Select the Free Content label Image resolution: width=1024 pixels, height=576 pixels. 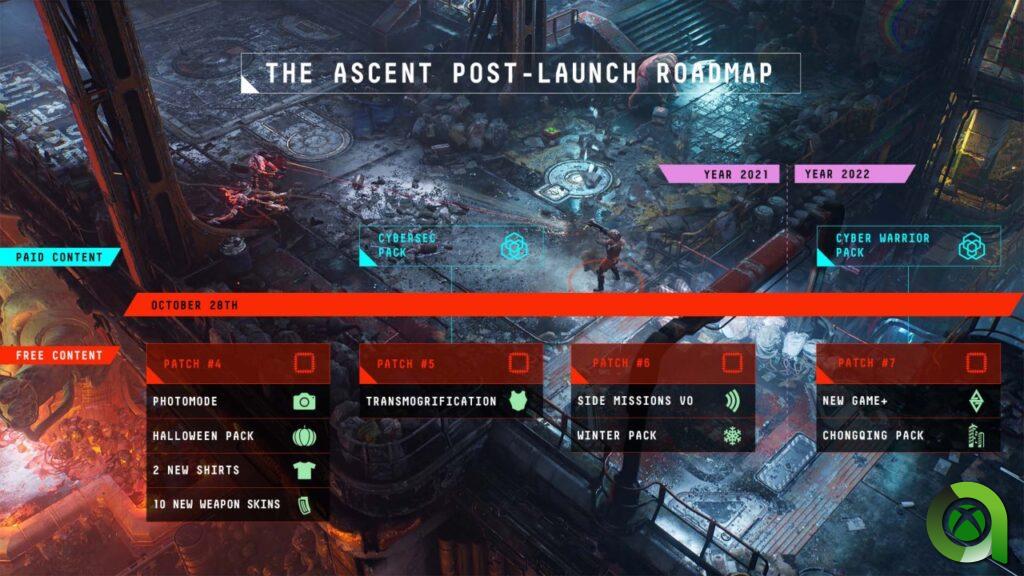point(59,355)
